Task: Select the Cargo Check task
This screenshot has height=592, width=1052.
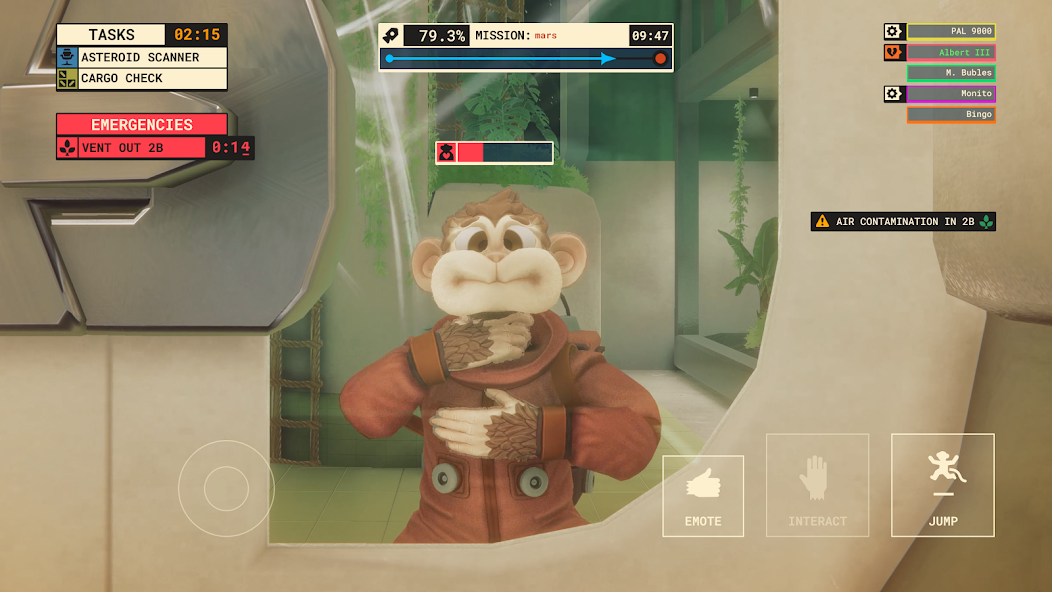Action: (141, 78)
